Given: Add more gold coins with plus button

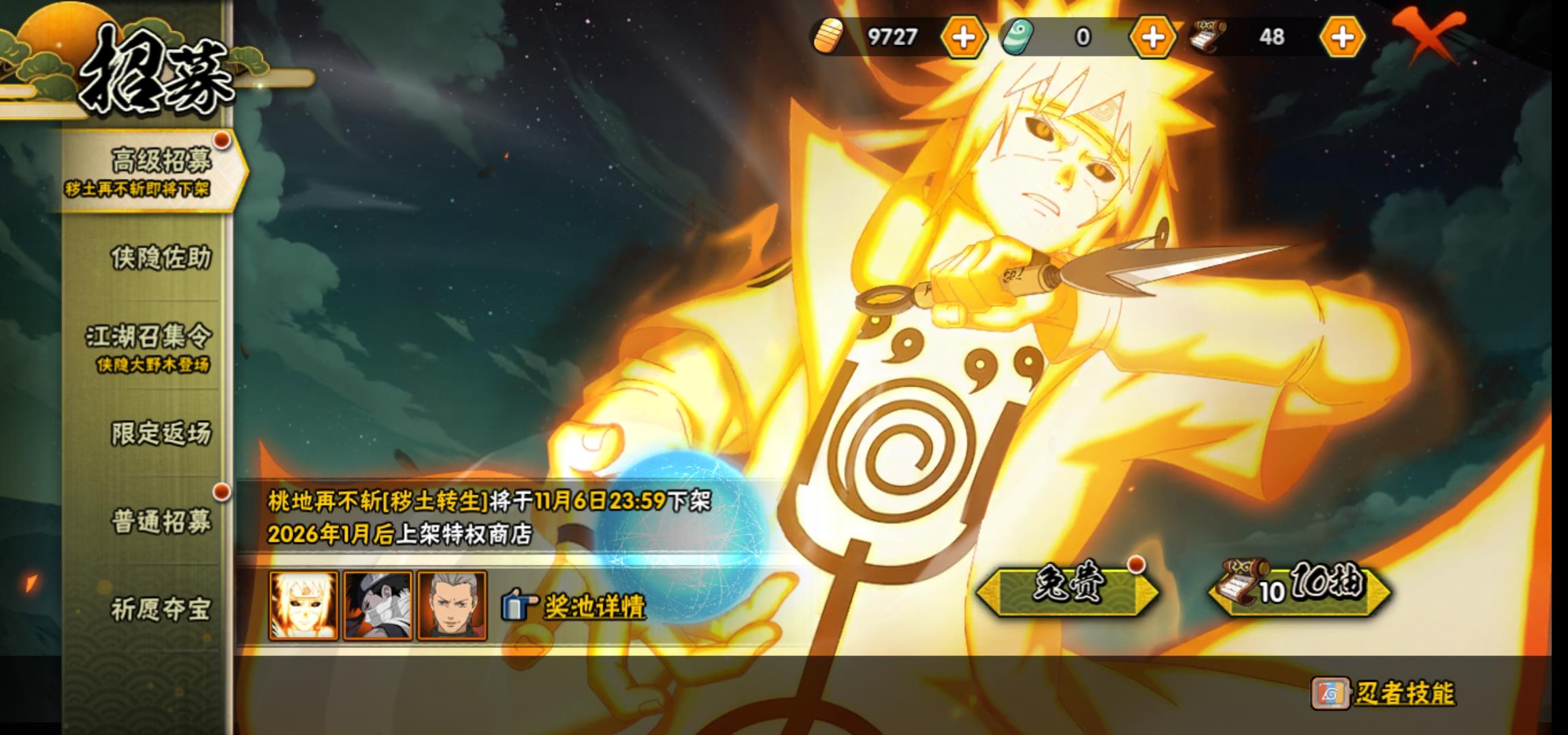Looking at the screenshot, I should point(963,37).
